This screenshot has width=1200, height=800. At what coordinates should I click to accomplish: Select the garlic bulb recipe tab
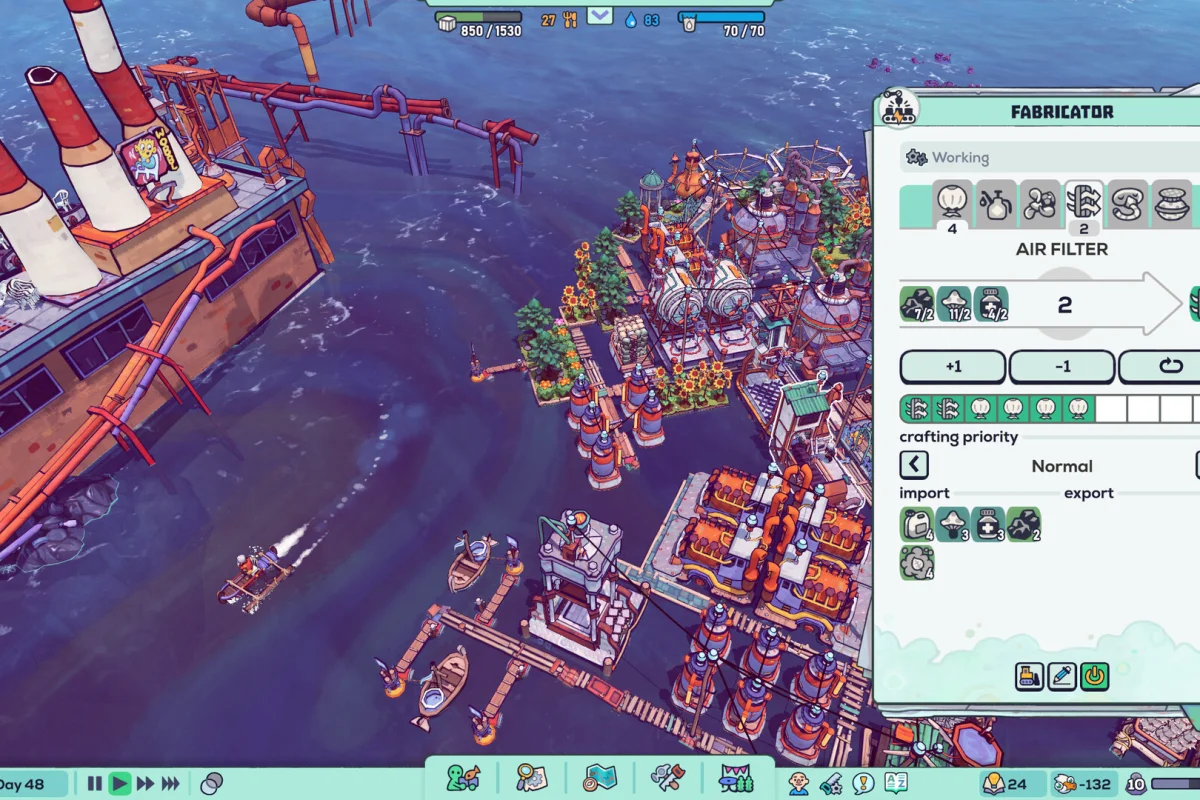tap(953, 203)
